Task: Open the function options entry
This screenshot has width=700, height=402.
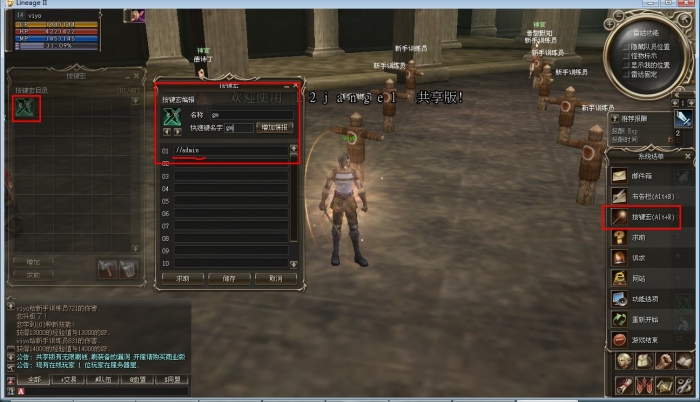Action: point(646,298)
